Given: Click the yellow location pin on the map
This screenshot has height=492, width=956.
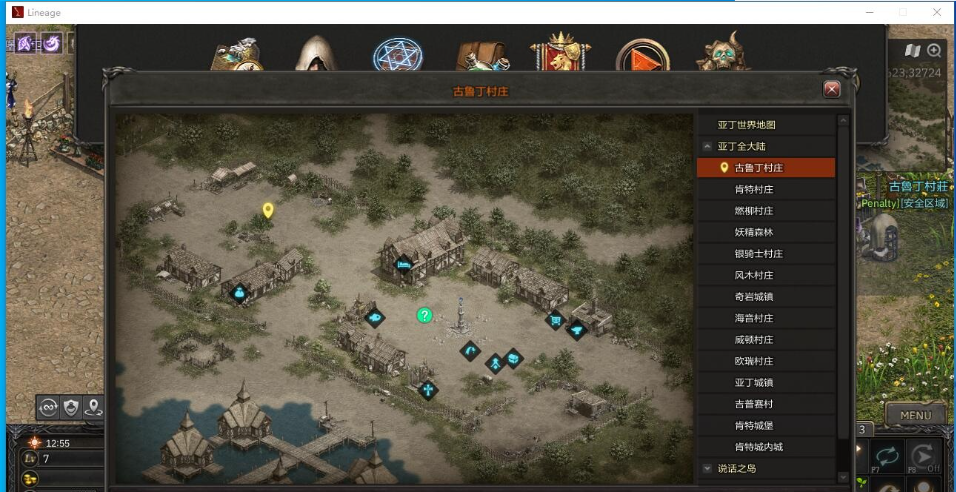Looking at the screenshot, I should pos(267,210).
